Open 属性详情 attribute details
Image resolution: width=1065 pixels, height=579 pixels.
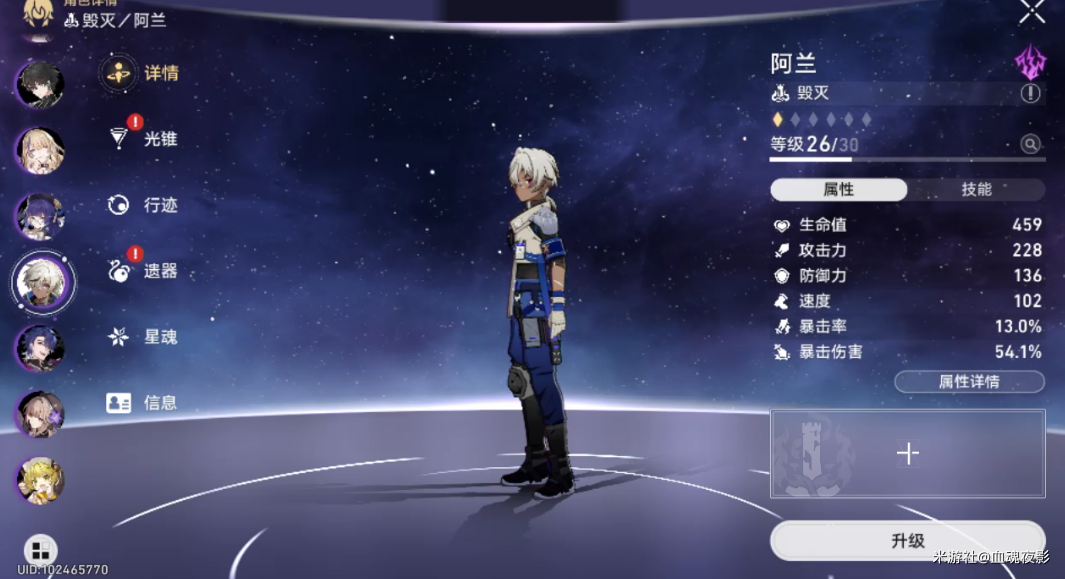pyautogui.click(x=968, y=382)
